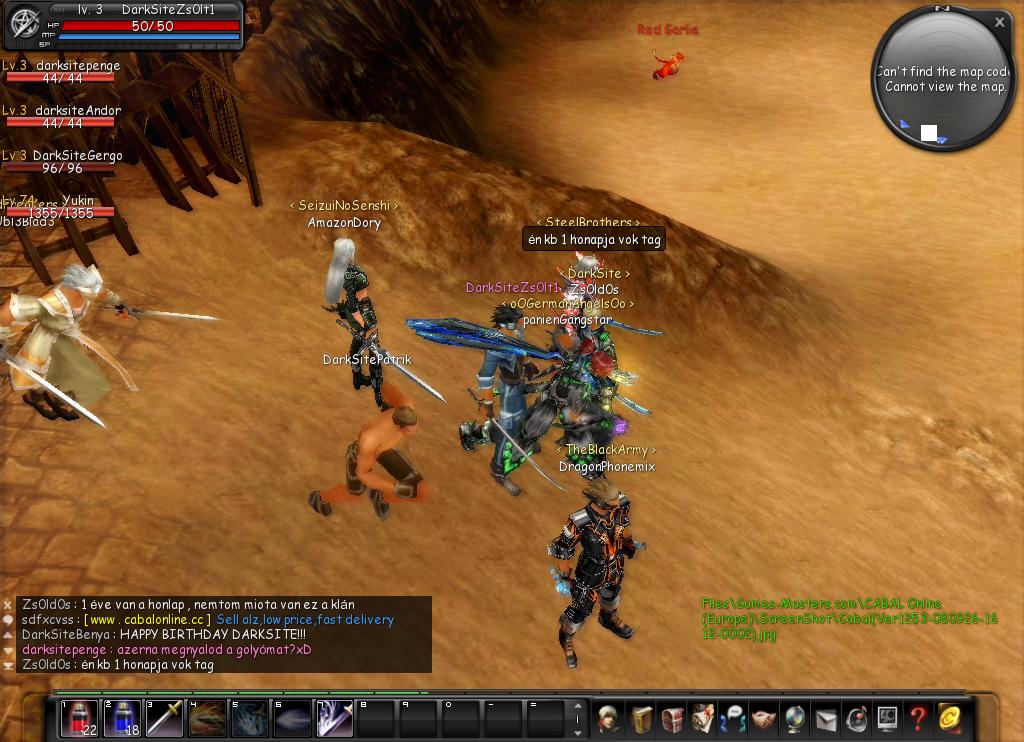Activate the white slash skill in slot 7
The image size is (1024, 742).
coord(335,719)
